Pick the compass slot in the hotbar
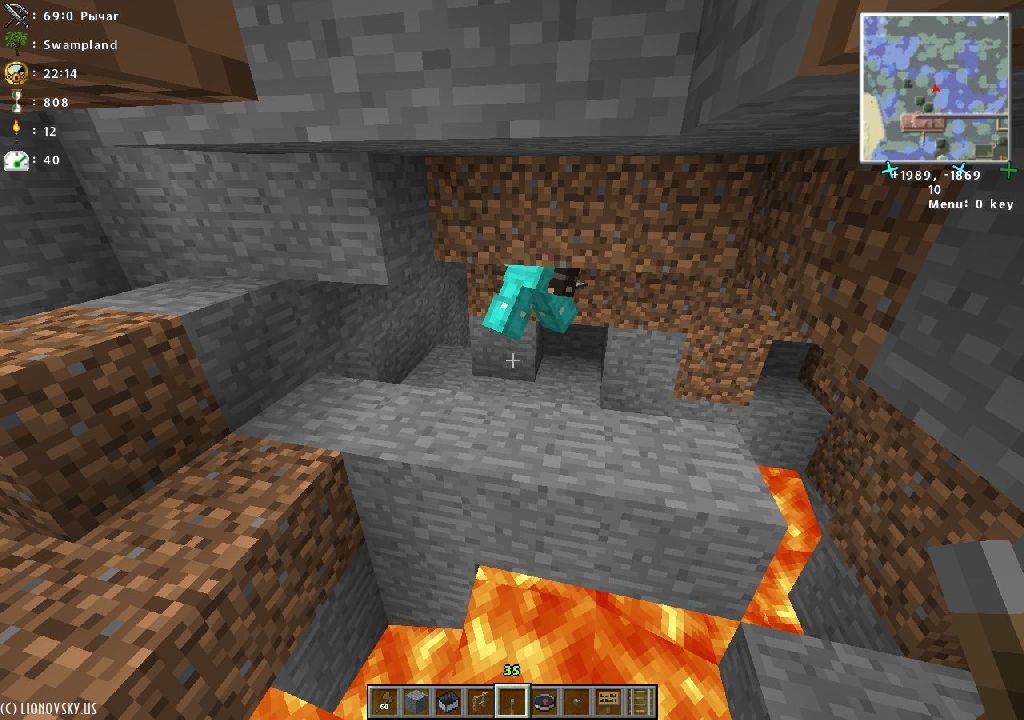The width and height of the screenshot is (1024, 720). point(545,702)
